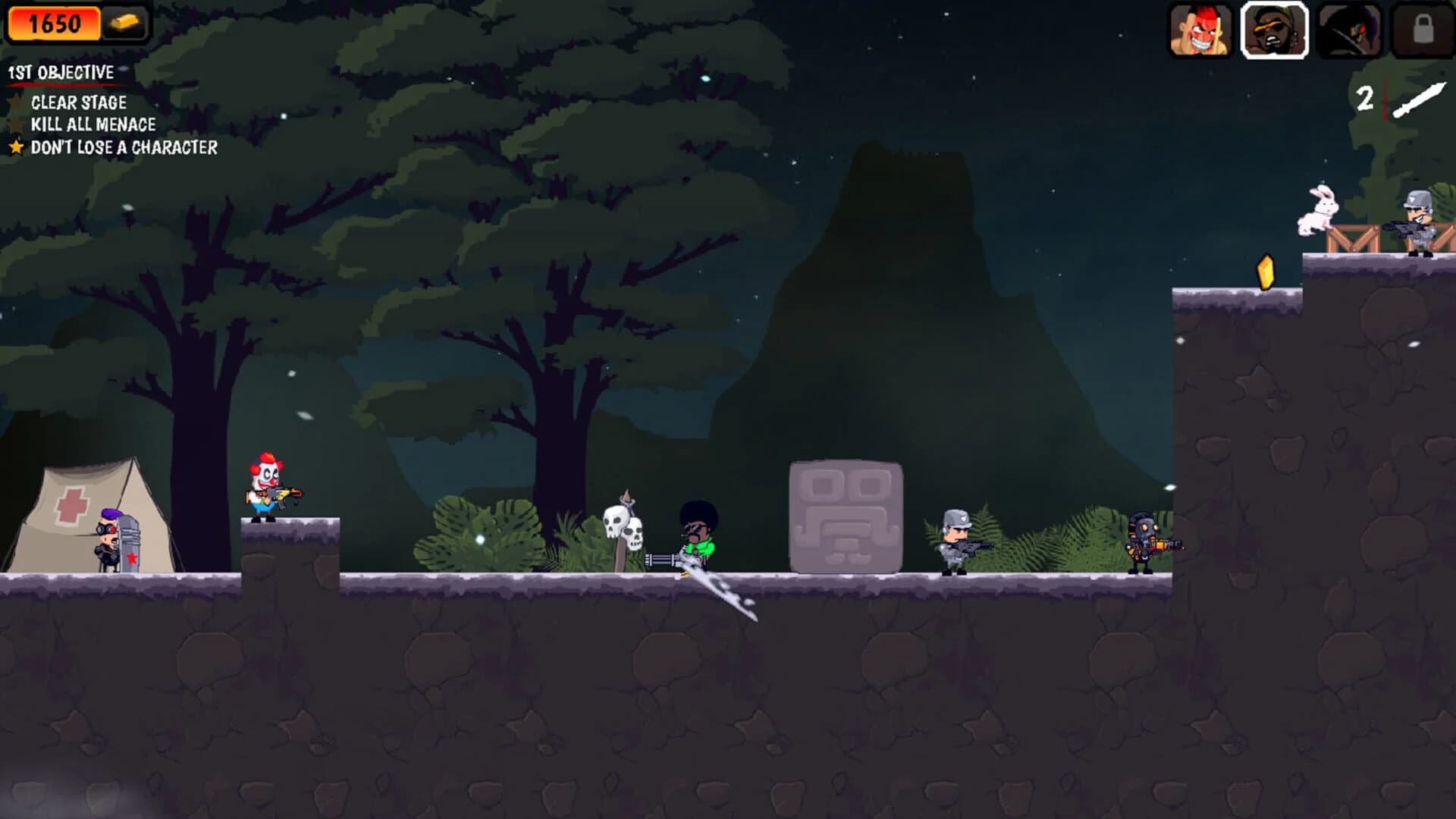Toggle the star for "Kill All Menace"
1456x819 pixels.
coord(17,124)
